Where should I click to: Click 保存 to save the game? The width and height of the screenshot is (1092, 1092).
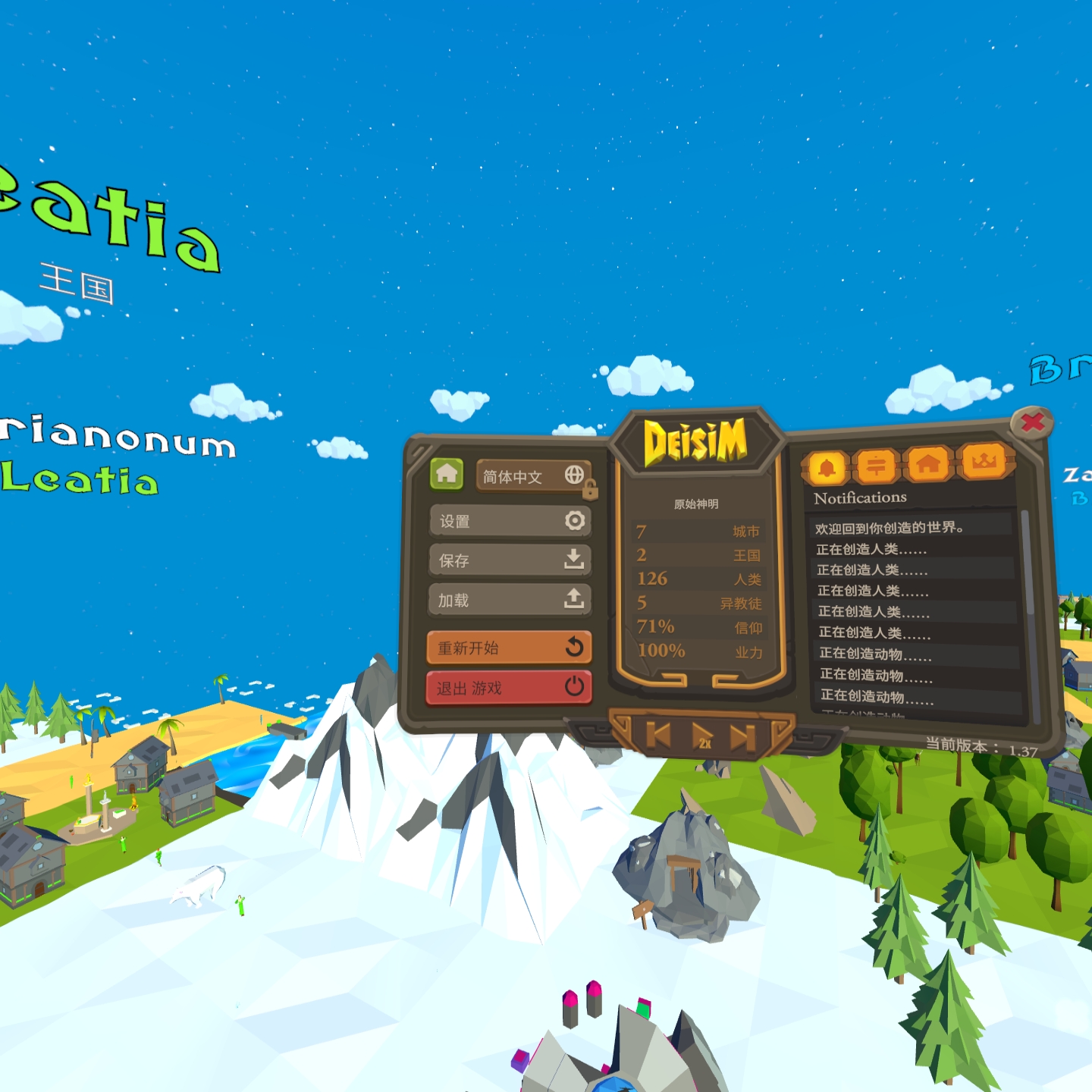coord(510,560)
